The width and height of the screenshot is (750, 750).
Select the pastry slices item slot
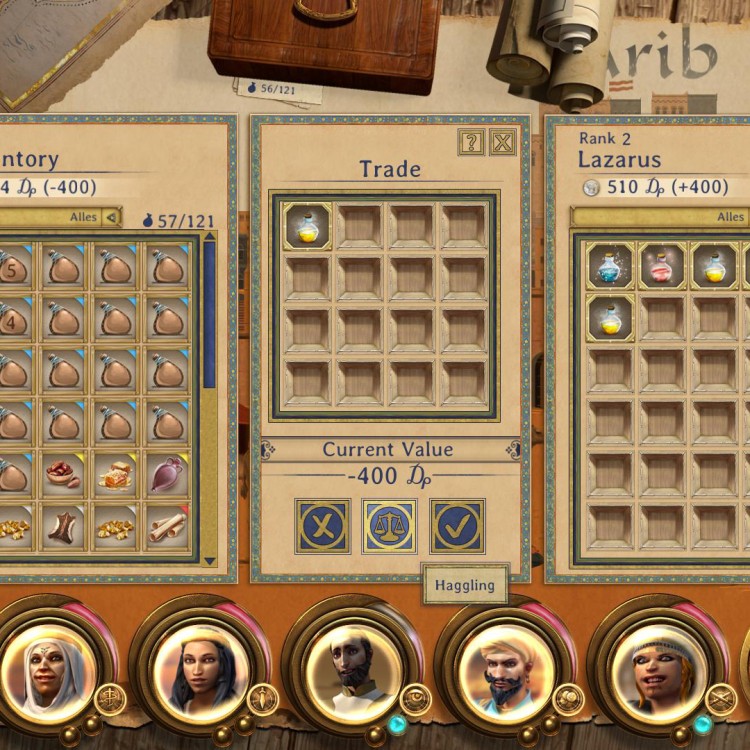point(116,474)
